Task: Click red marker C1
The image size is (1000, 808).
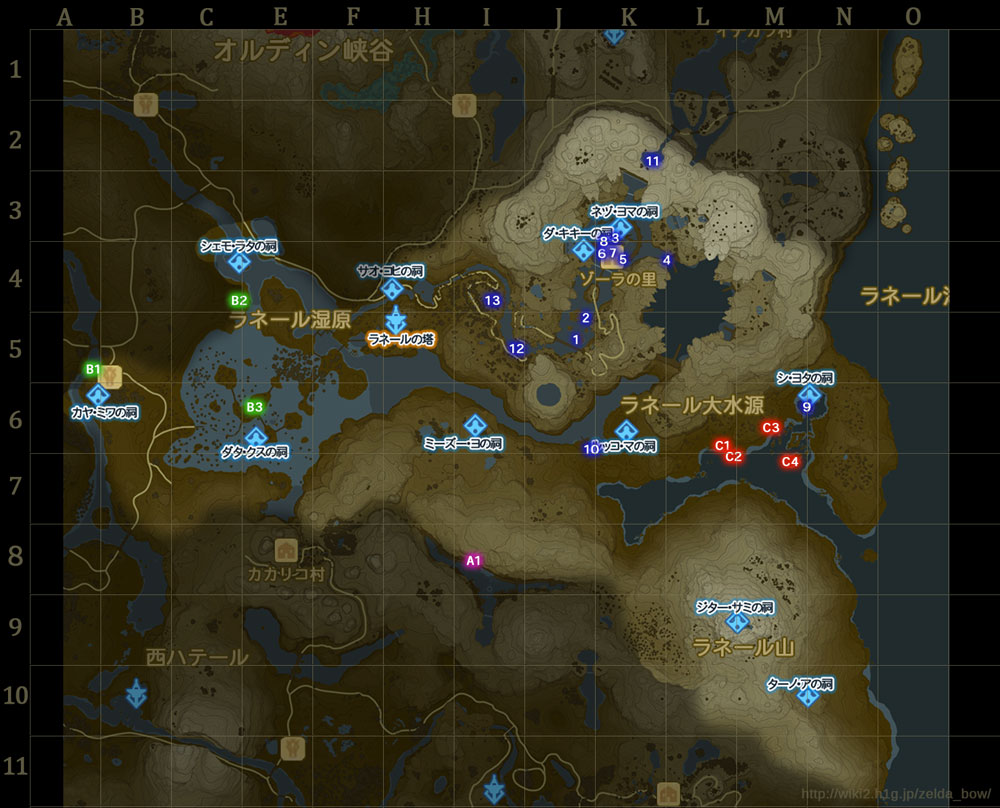Action: tap(722, 445)
